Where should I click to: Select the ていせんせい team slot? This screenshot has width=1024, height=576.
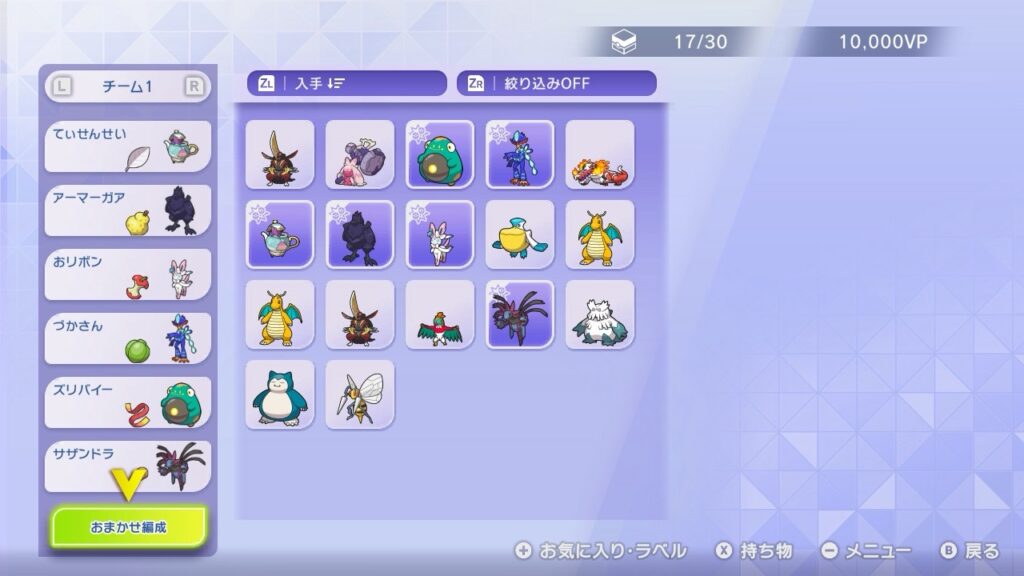128,146
